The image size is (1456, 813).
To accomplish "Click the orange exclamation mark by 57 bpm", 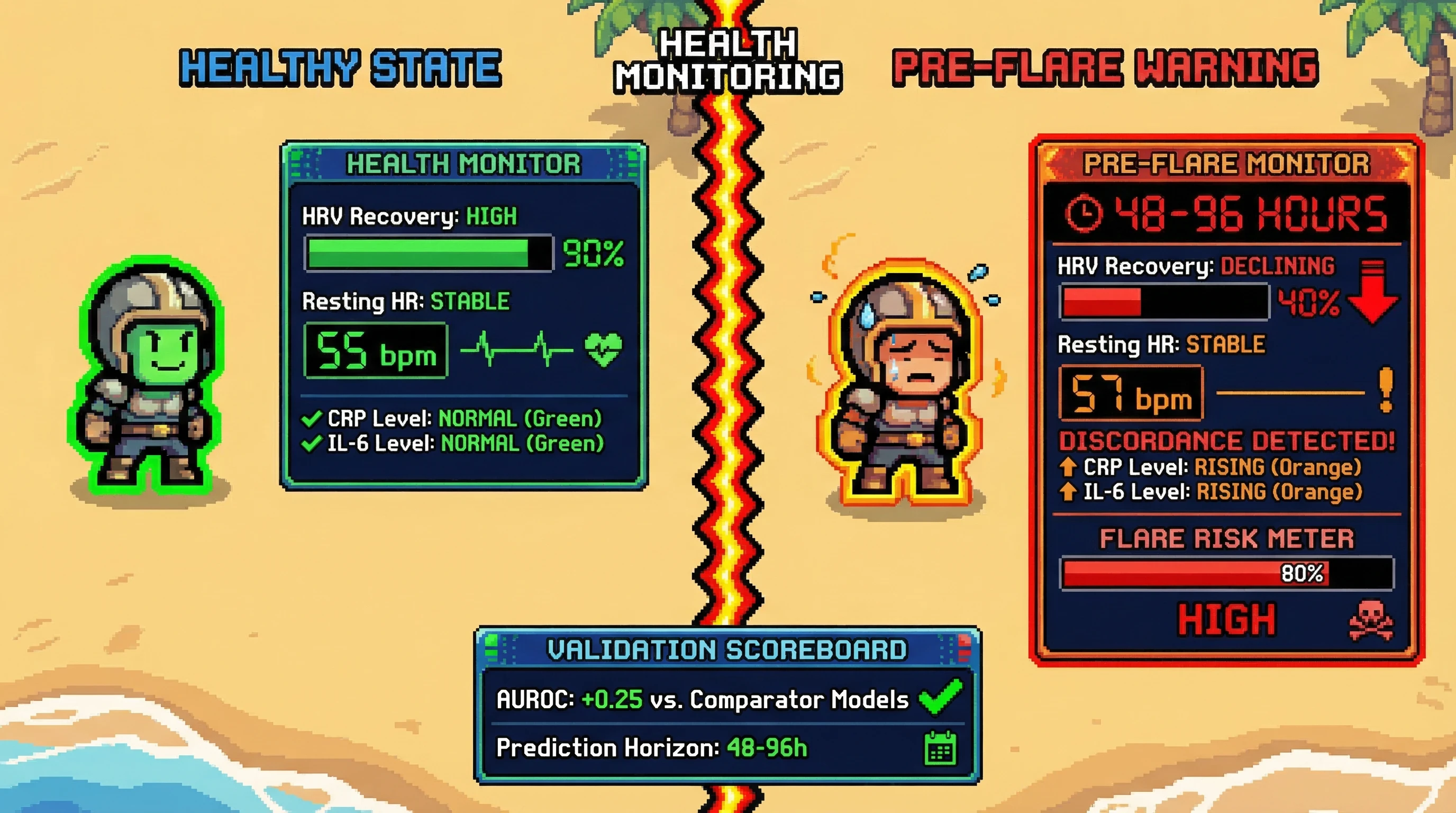I will [1386, 390].
